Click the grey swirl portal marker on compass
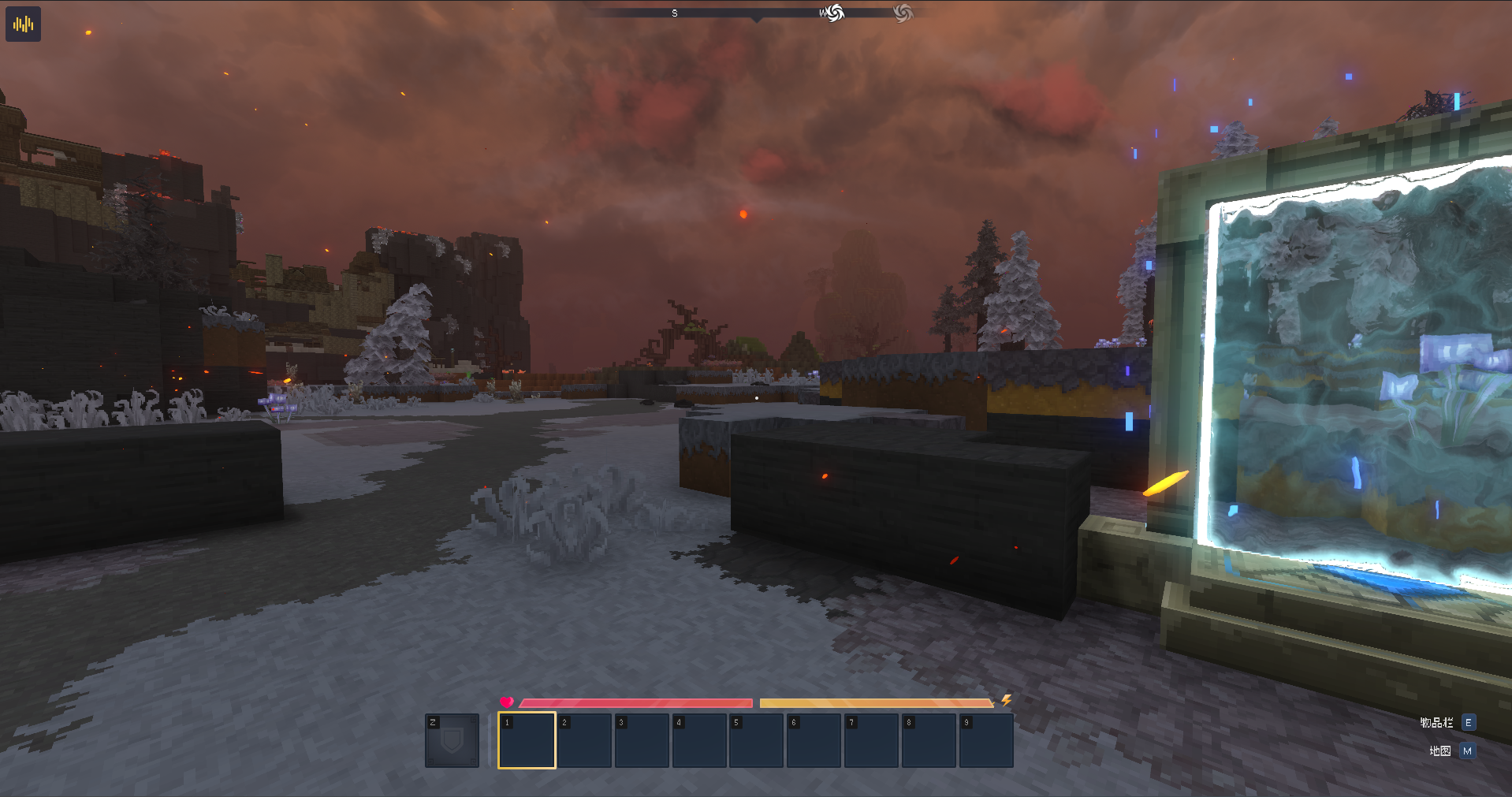 coord(903,13)
